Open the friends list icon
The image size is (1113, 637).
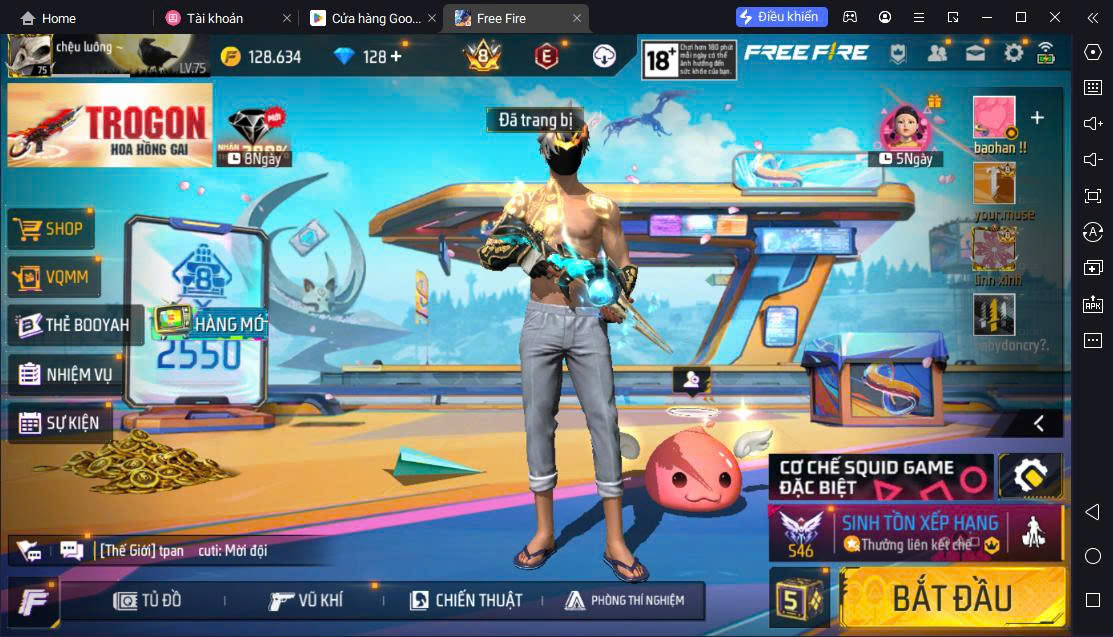(x=937, y=53)
